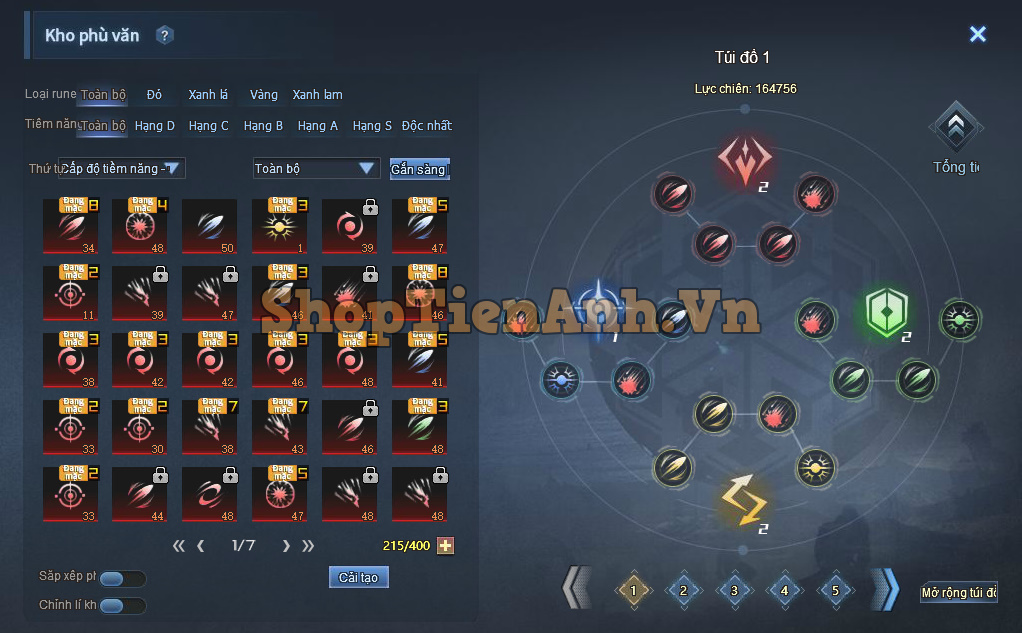Open the Tổng rune summary icon
The width and height of the screenshot is (1022, 633).
coord(957,129)
